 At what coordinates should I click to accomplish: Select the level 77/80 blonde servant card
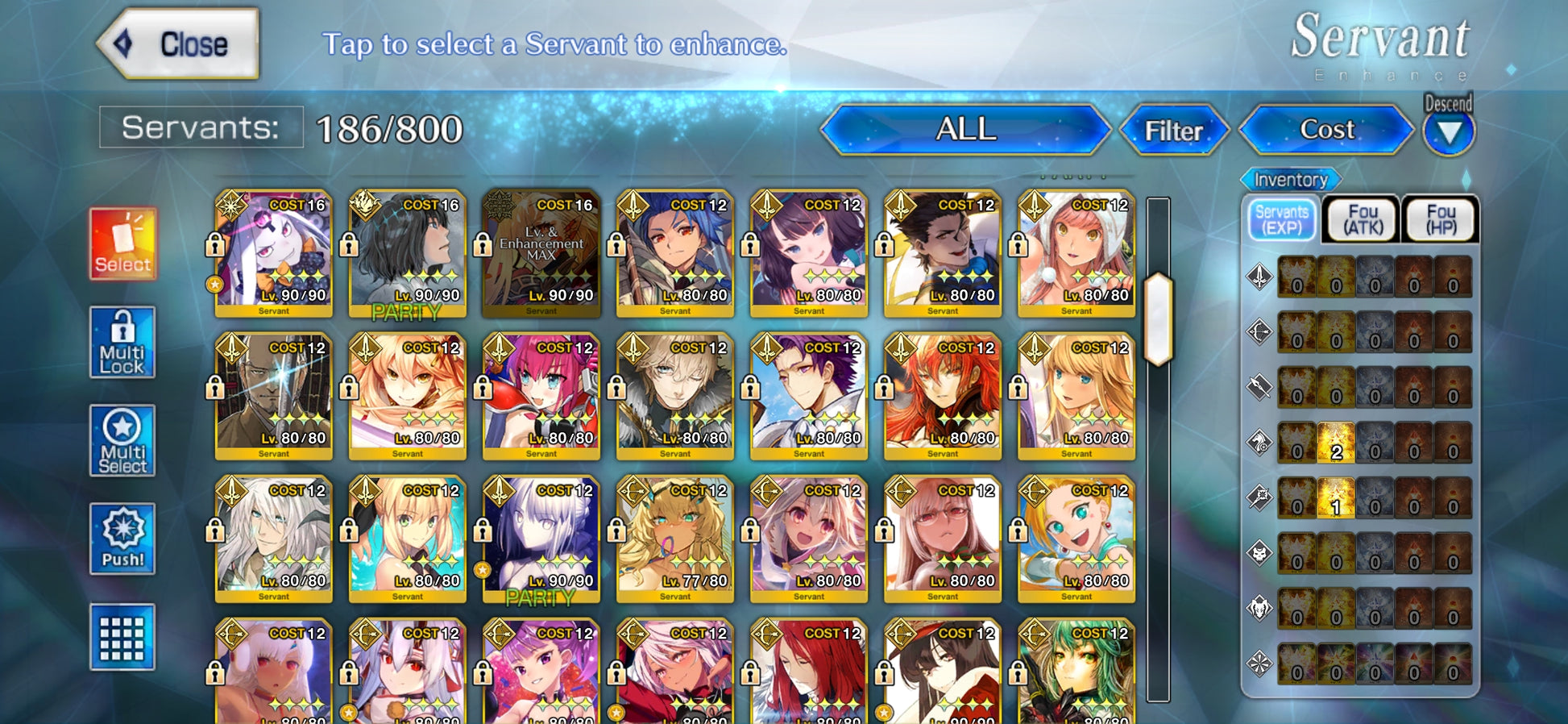pyautogui.click(x=674, y=539)
